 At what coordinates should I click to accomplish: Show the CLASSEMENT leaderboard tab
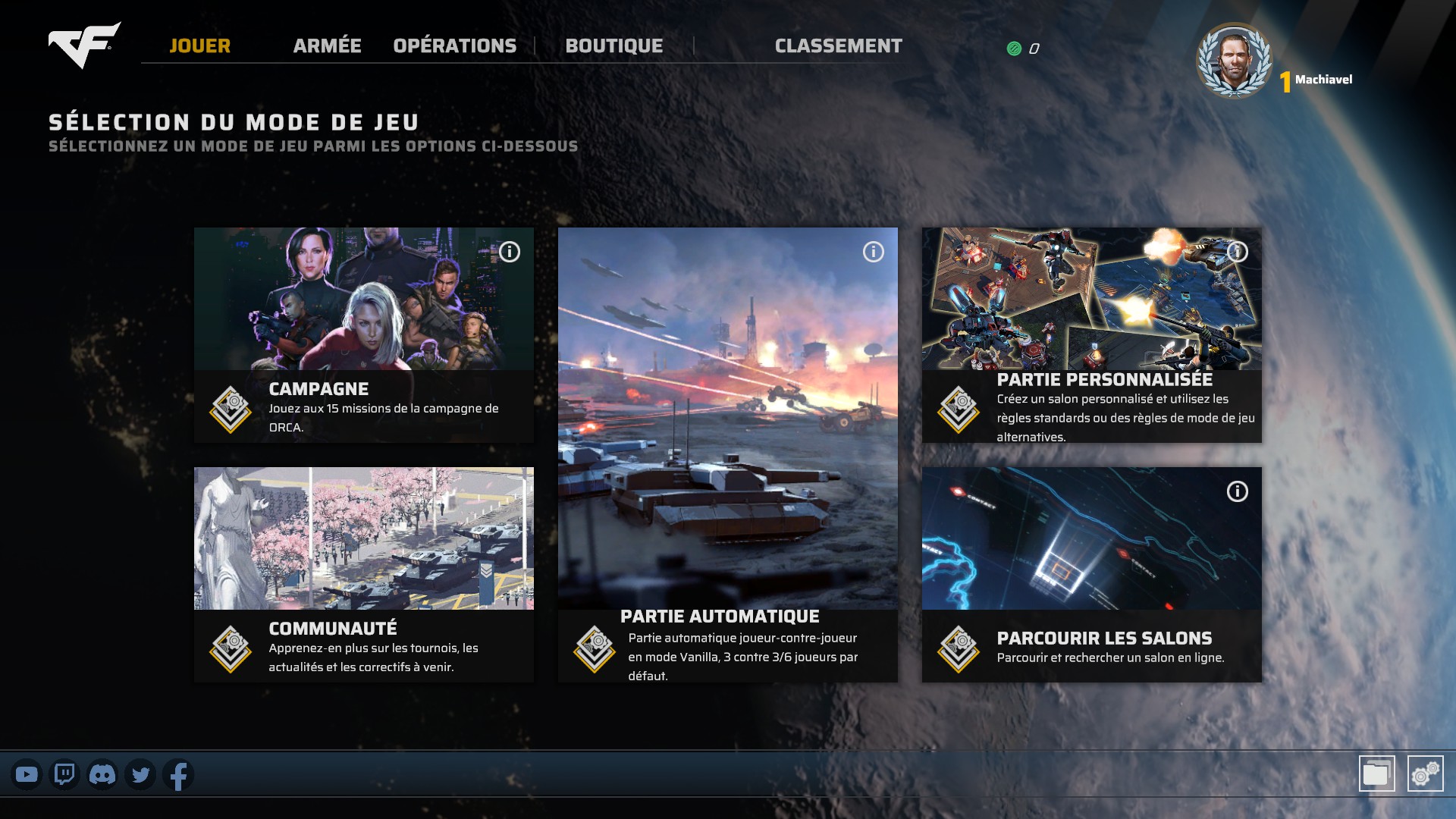tap(838, 46)
